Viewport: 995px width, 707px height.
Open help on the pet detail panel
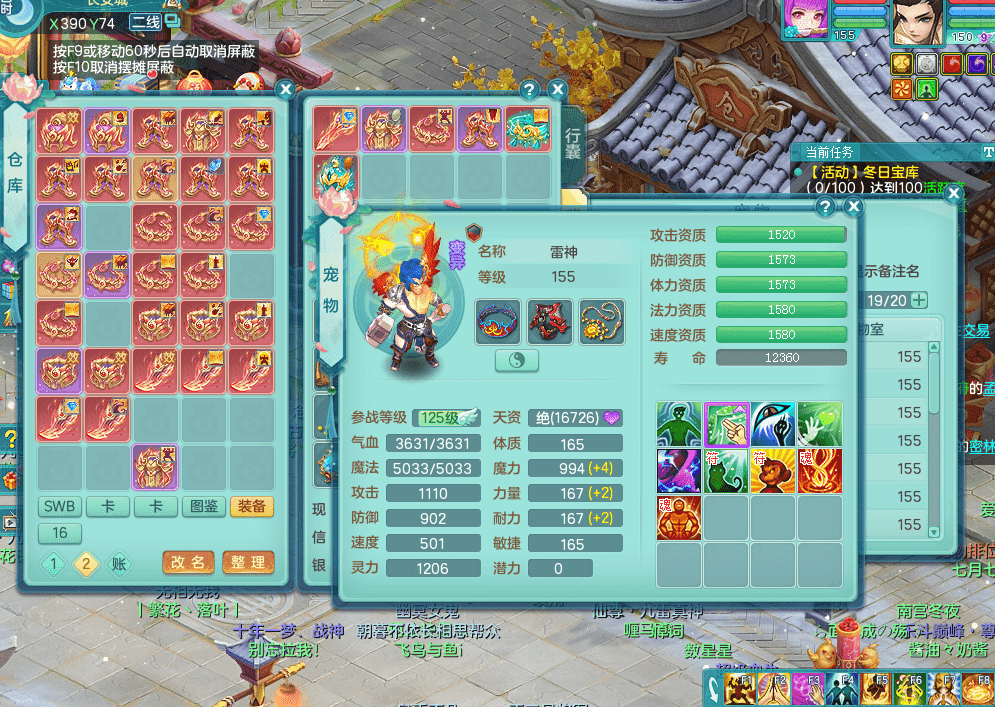pos(825,207)
